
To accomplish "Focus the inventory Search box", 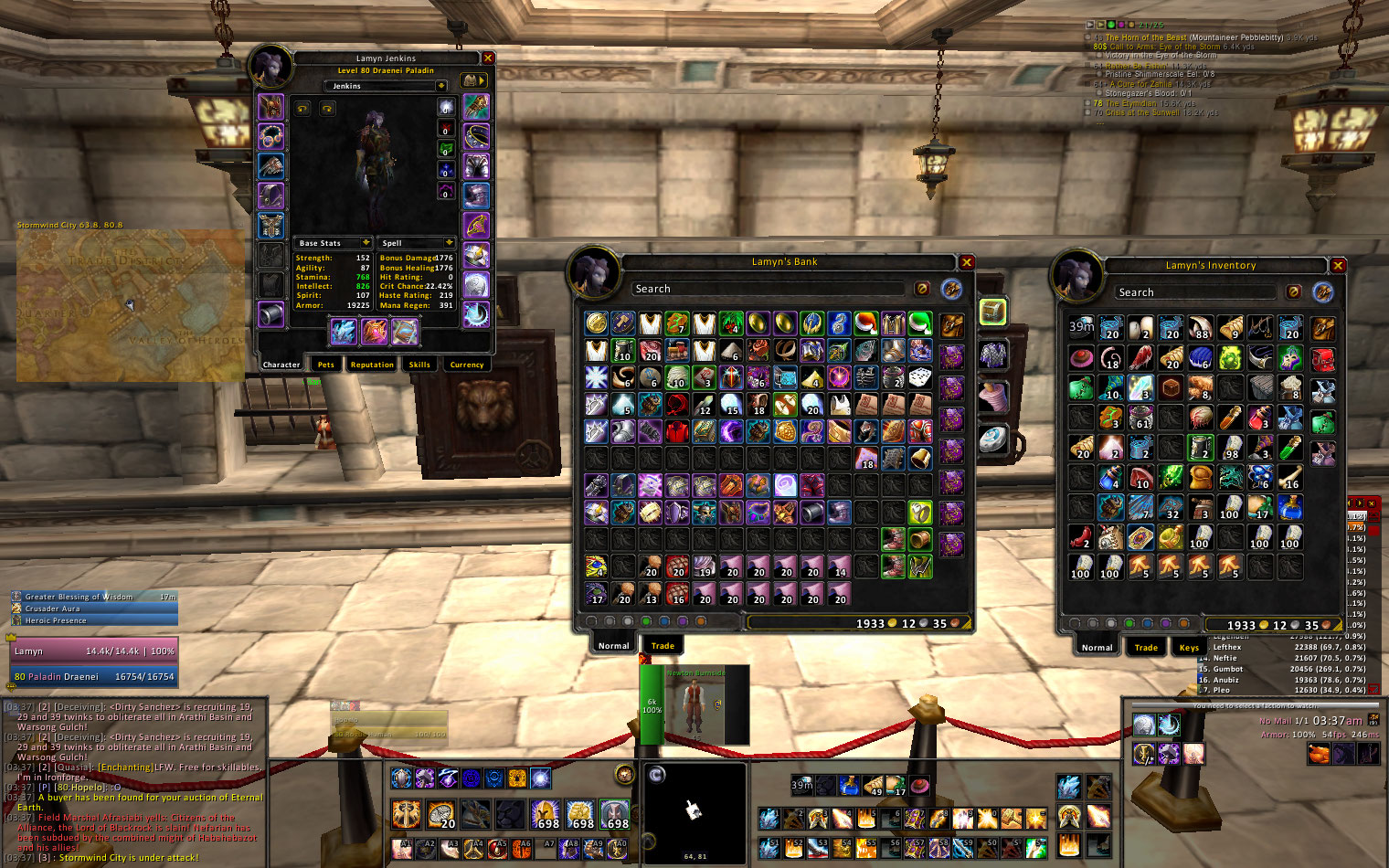I will coord(1194,292).
